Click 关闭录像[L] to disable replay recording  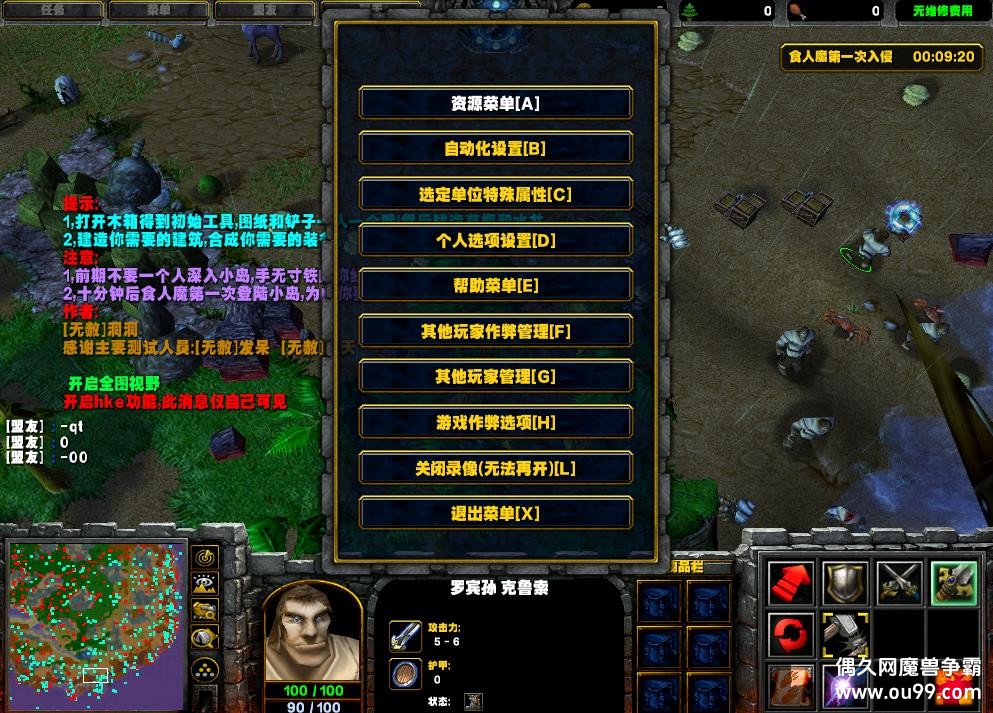[x=495, y=468]
